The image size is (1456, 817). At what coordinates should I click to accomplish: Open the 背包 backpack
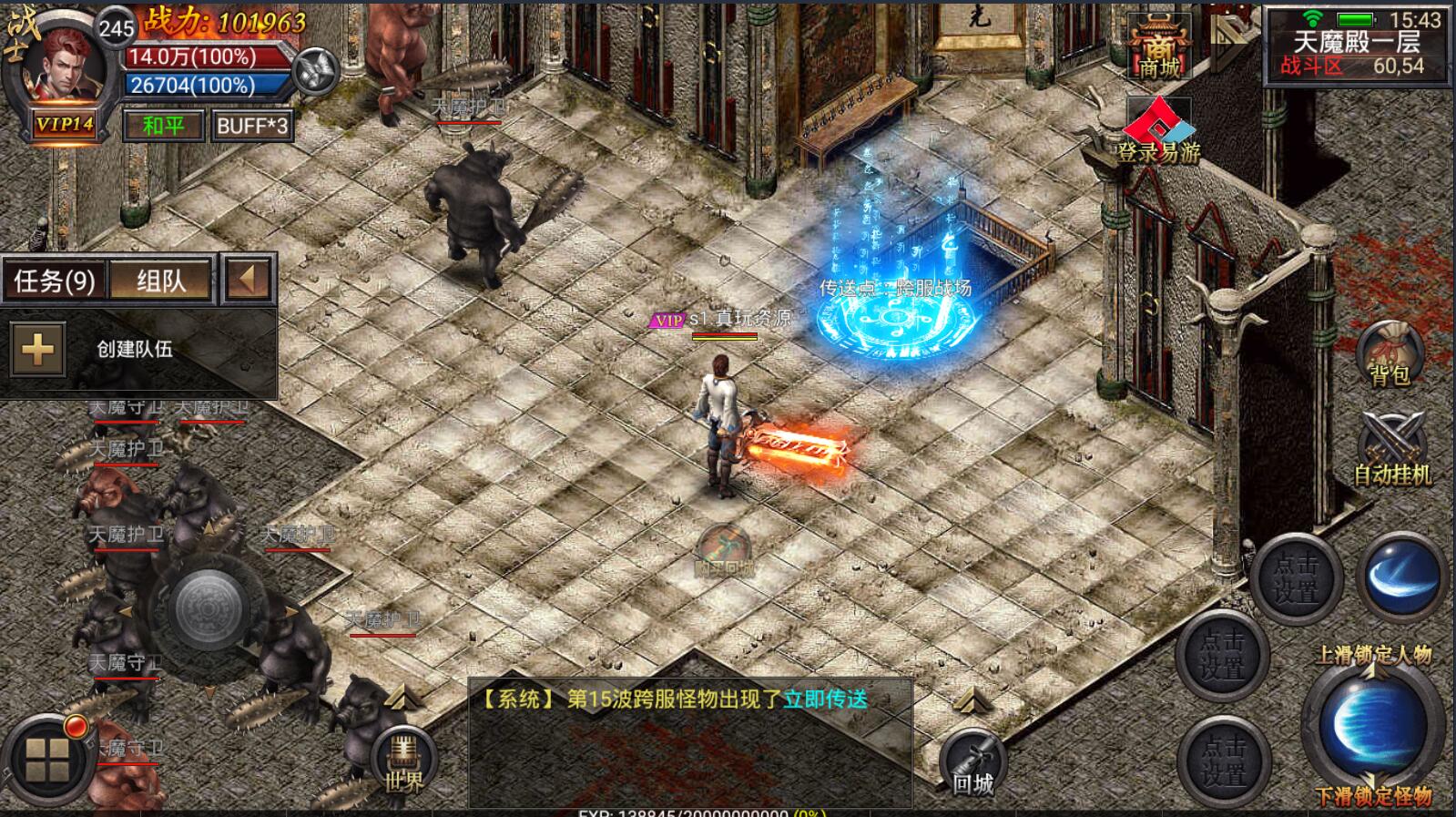pos(1390,353)
